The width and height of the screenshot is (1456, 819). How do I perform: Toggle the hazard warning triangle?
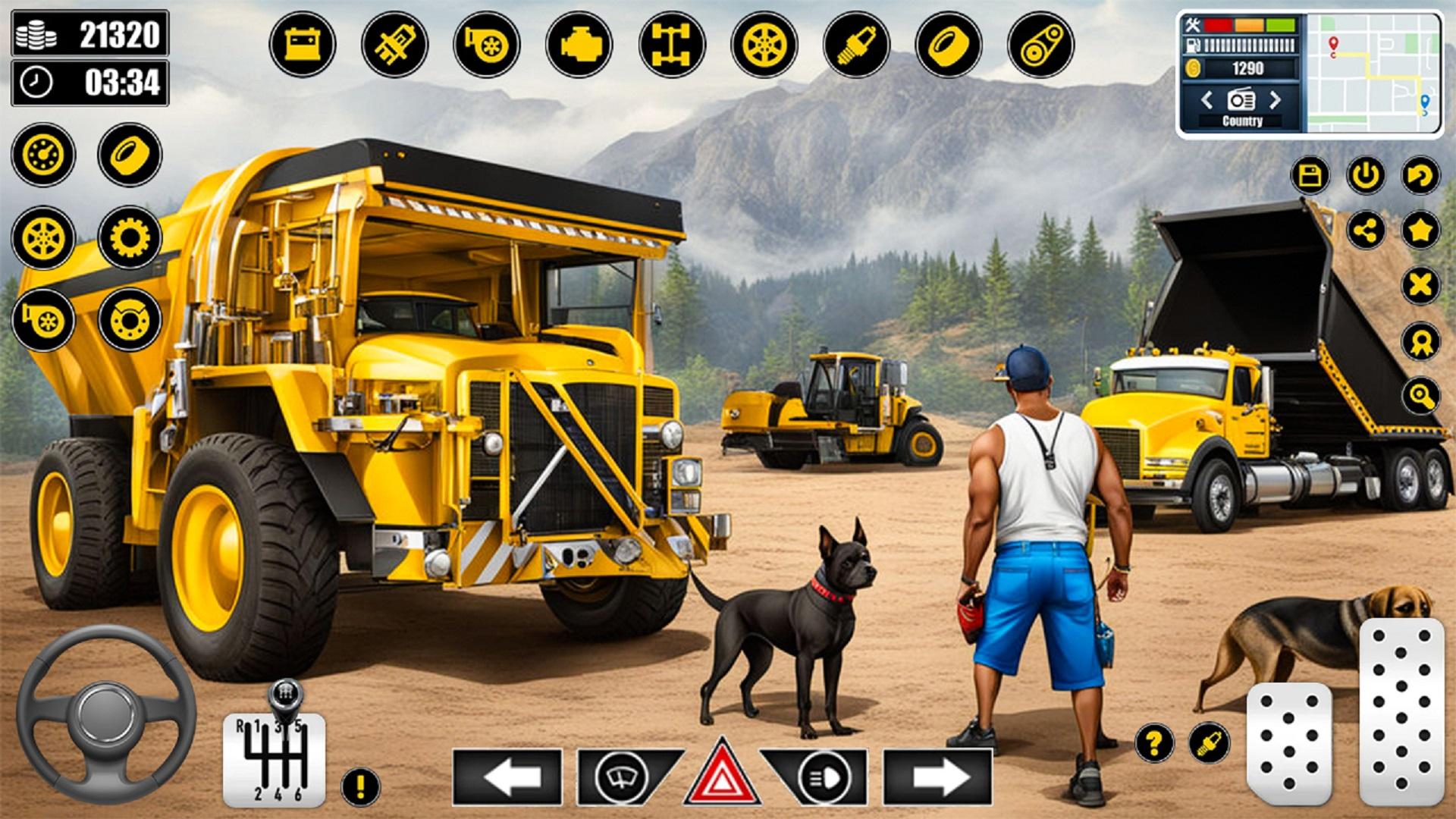click(722, 775)
